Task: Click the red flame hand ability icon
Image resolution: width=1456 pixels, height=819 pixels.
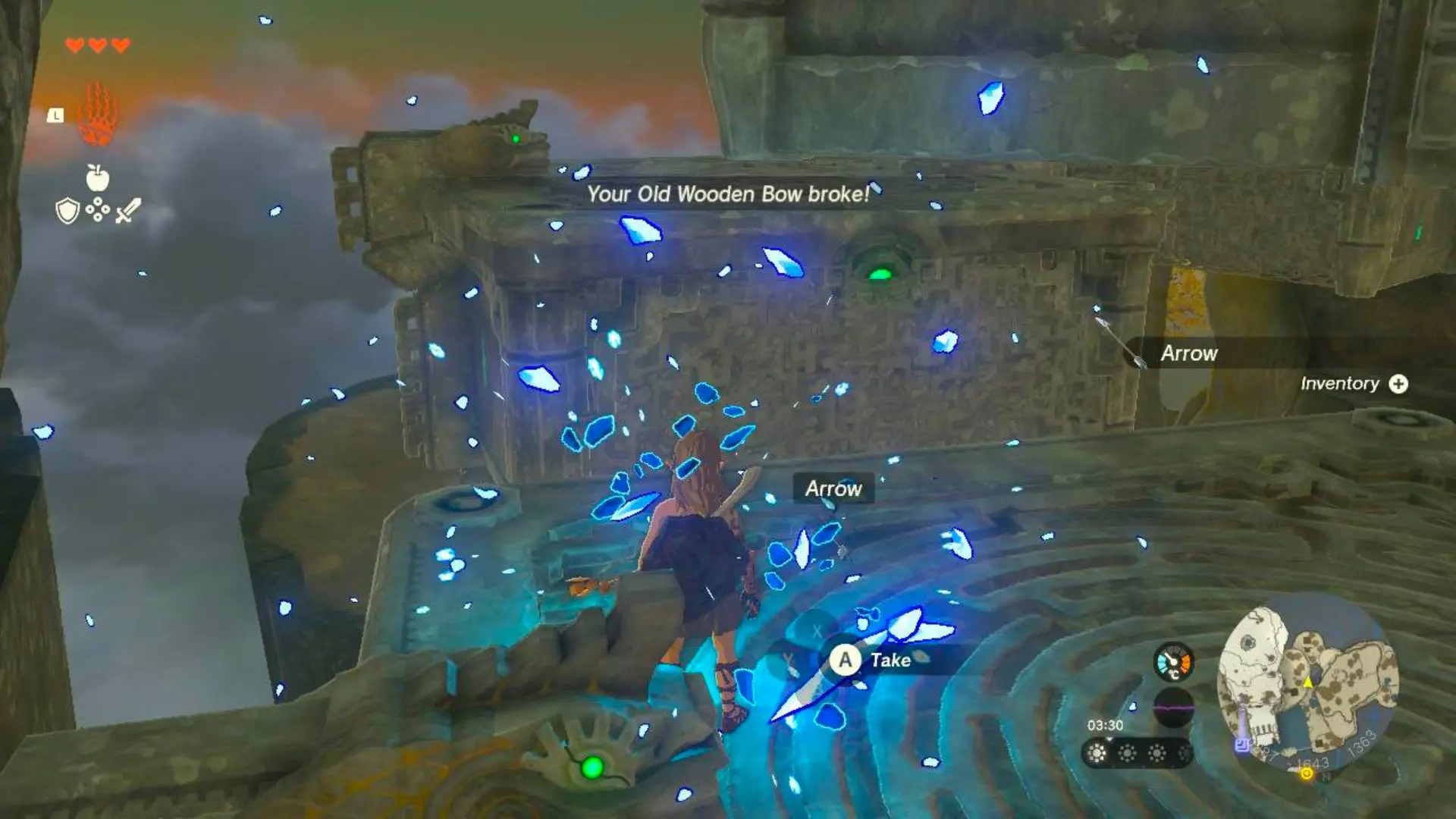Action: tap(97, 112)
